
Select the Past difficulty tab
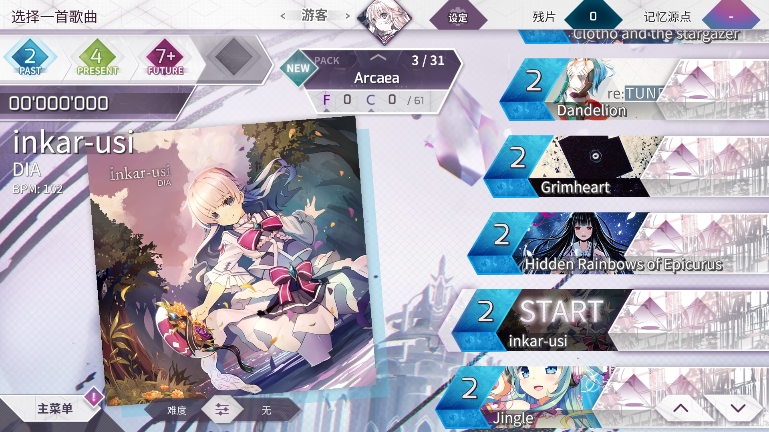(29, 57)
